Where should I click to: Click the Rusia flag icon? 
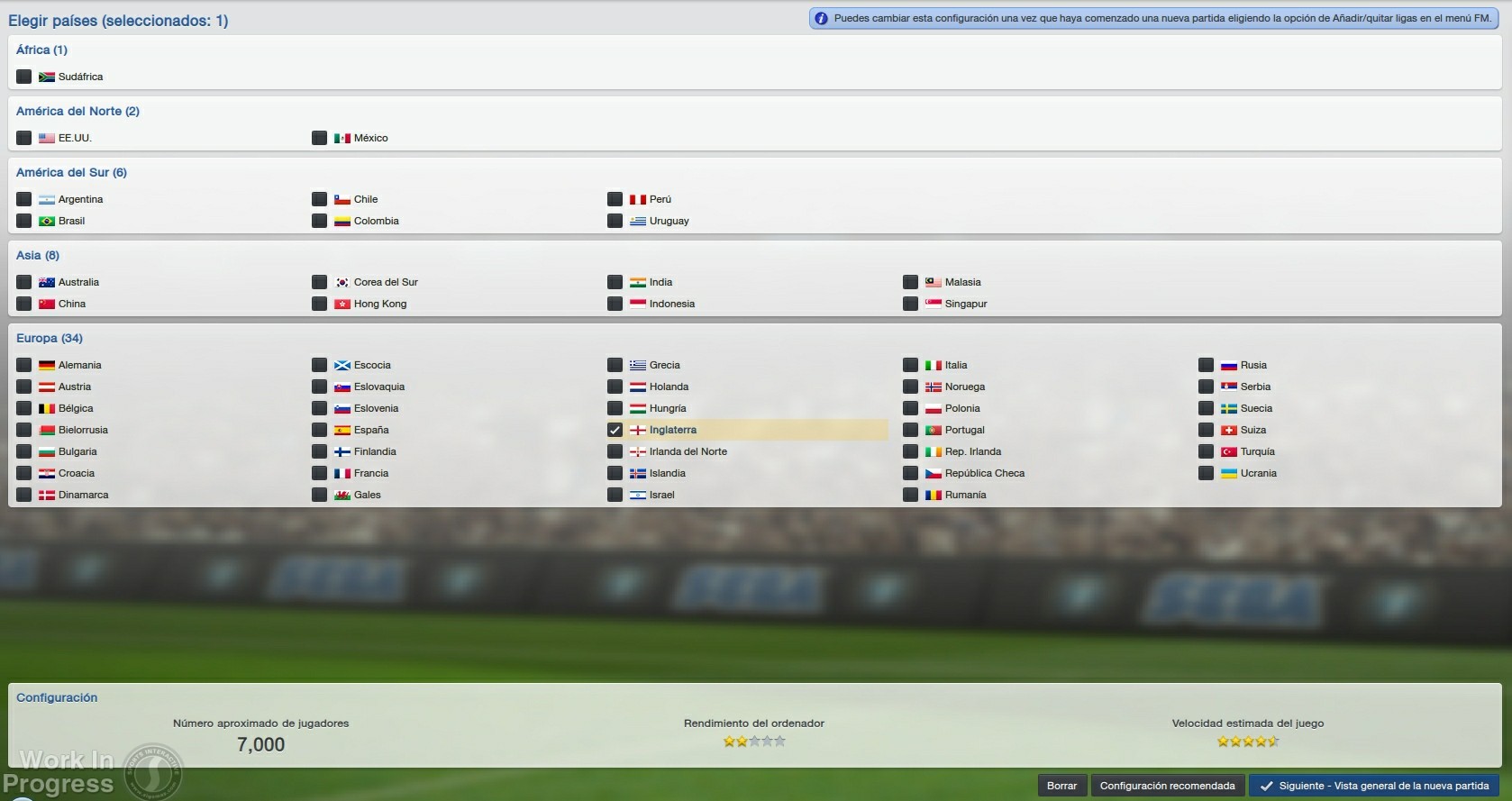(1229, 365)
